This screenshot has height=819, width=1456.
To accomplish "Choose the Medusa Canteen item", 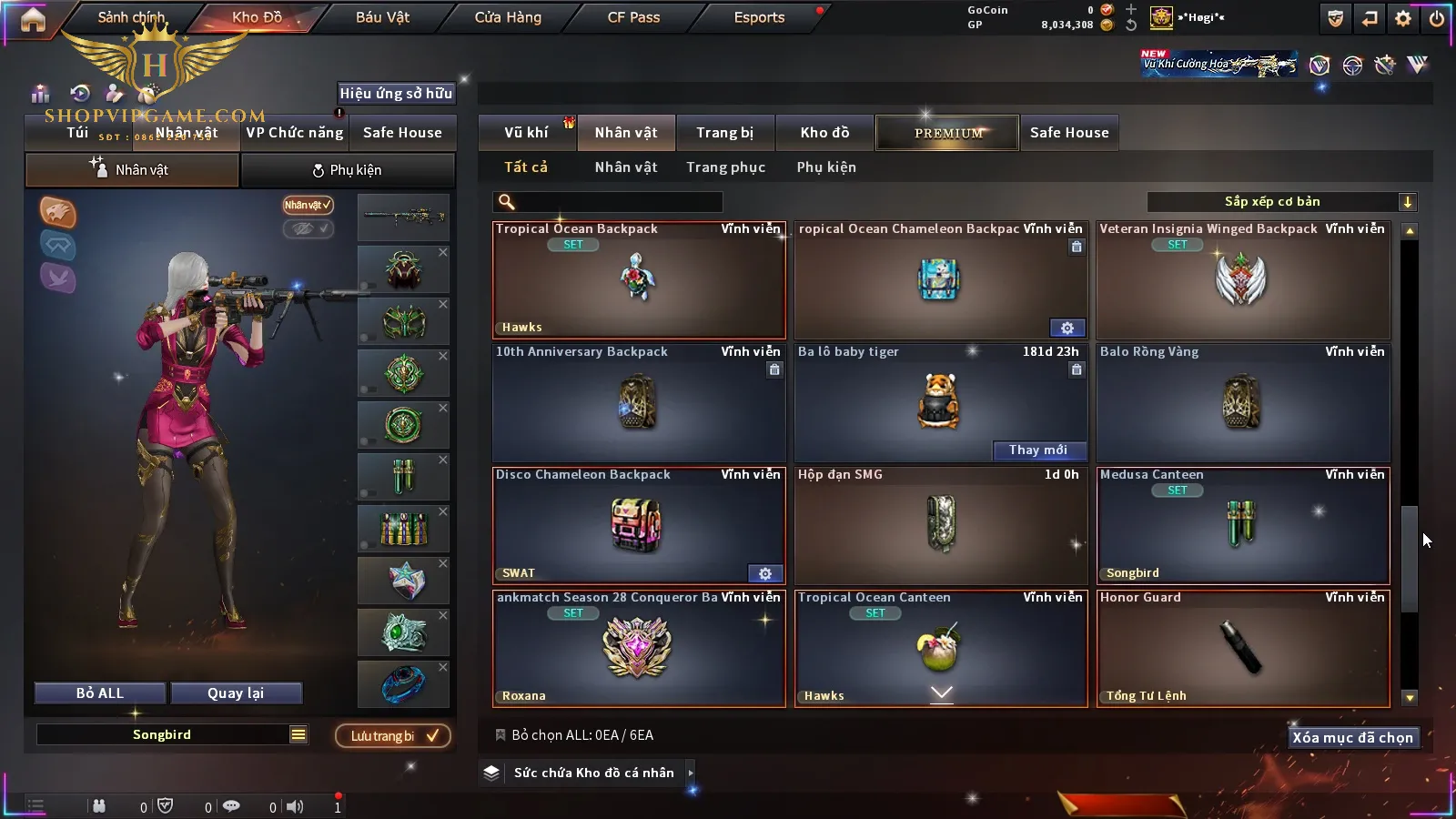I will click(x=1243, y=526).
